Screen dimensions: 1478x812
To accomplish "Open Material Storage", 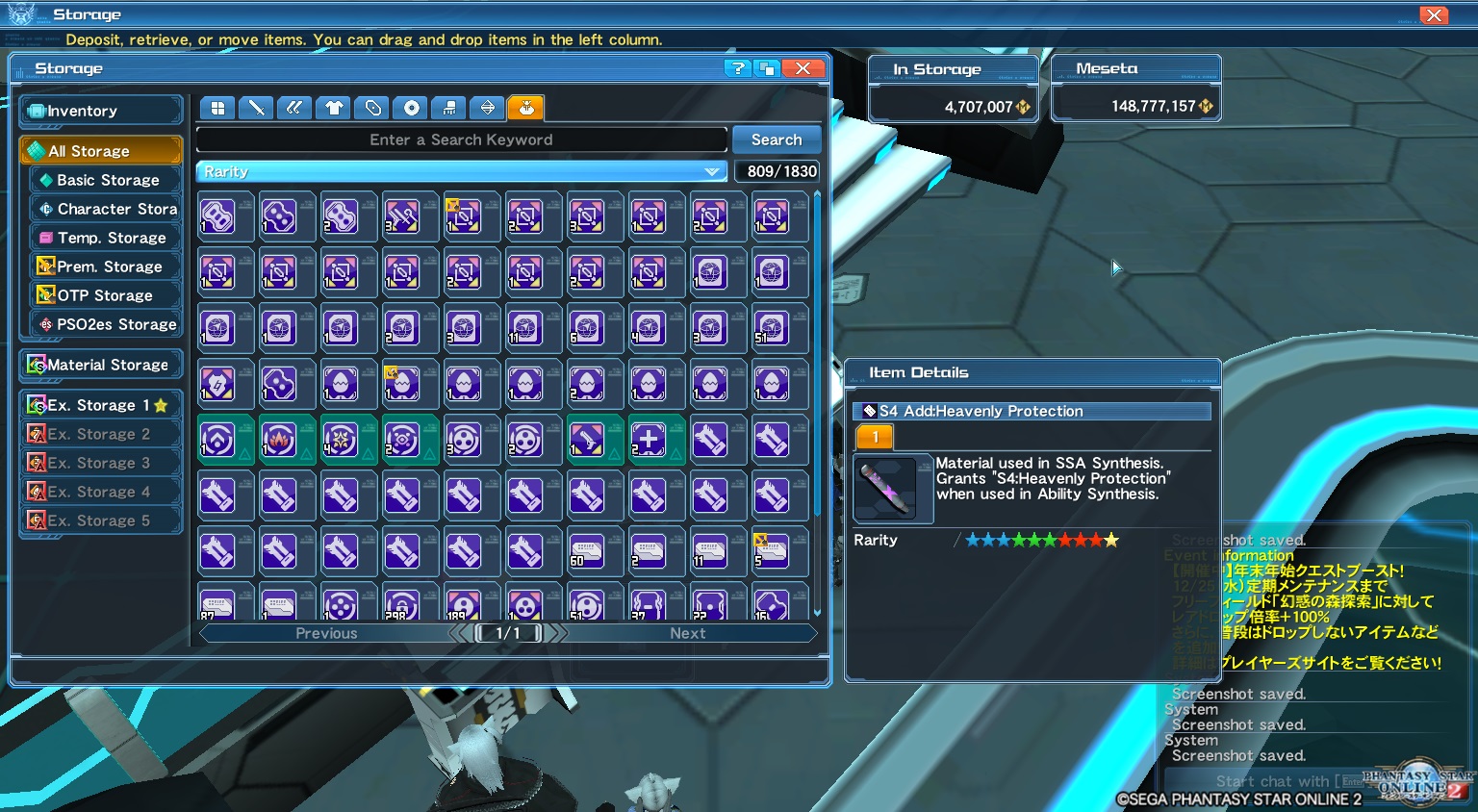I will [101, 365].
